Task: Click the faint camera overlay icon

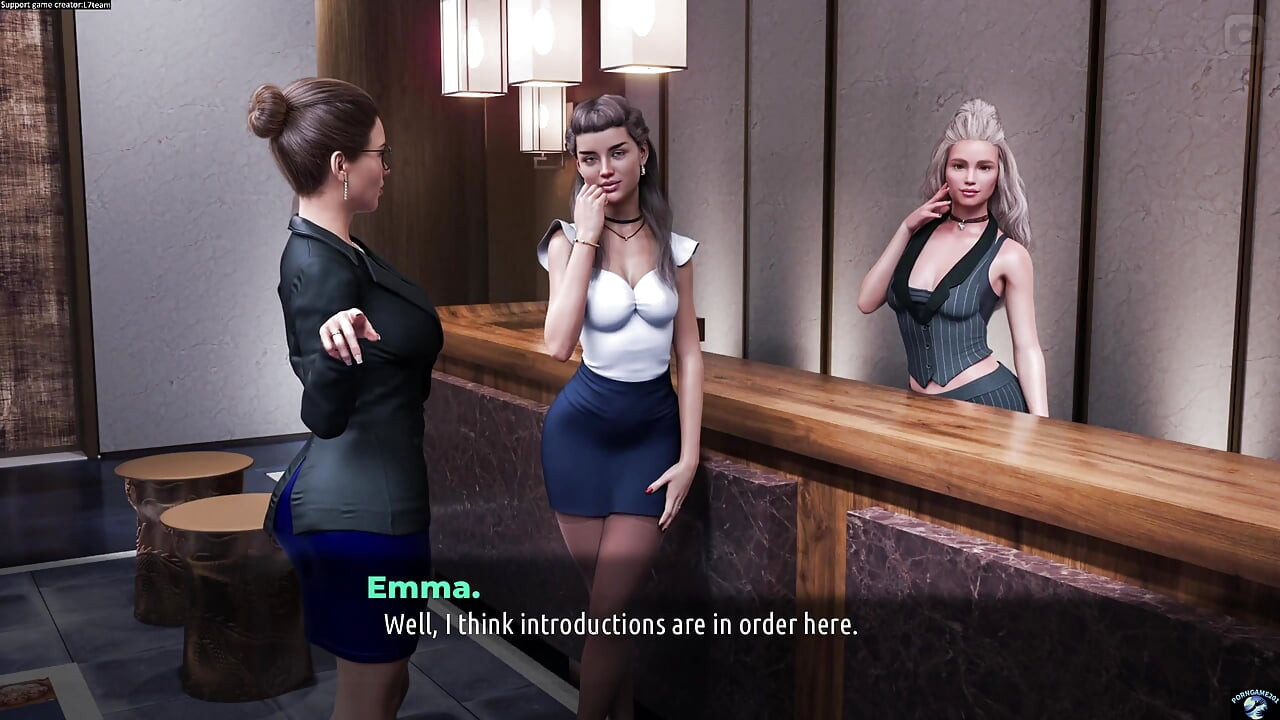Action: 1245,36
